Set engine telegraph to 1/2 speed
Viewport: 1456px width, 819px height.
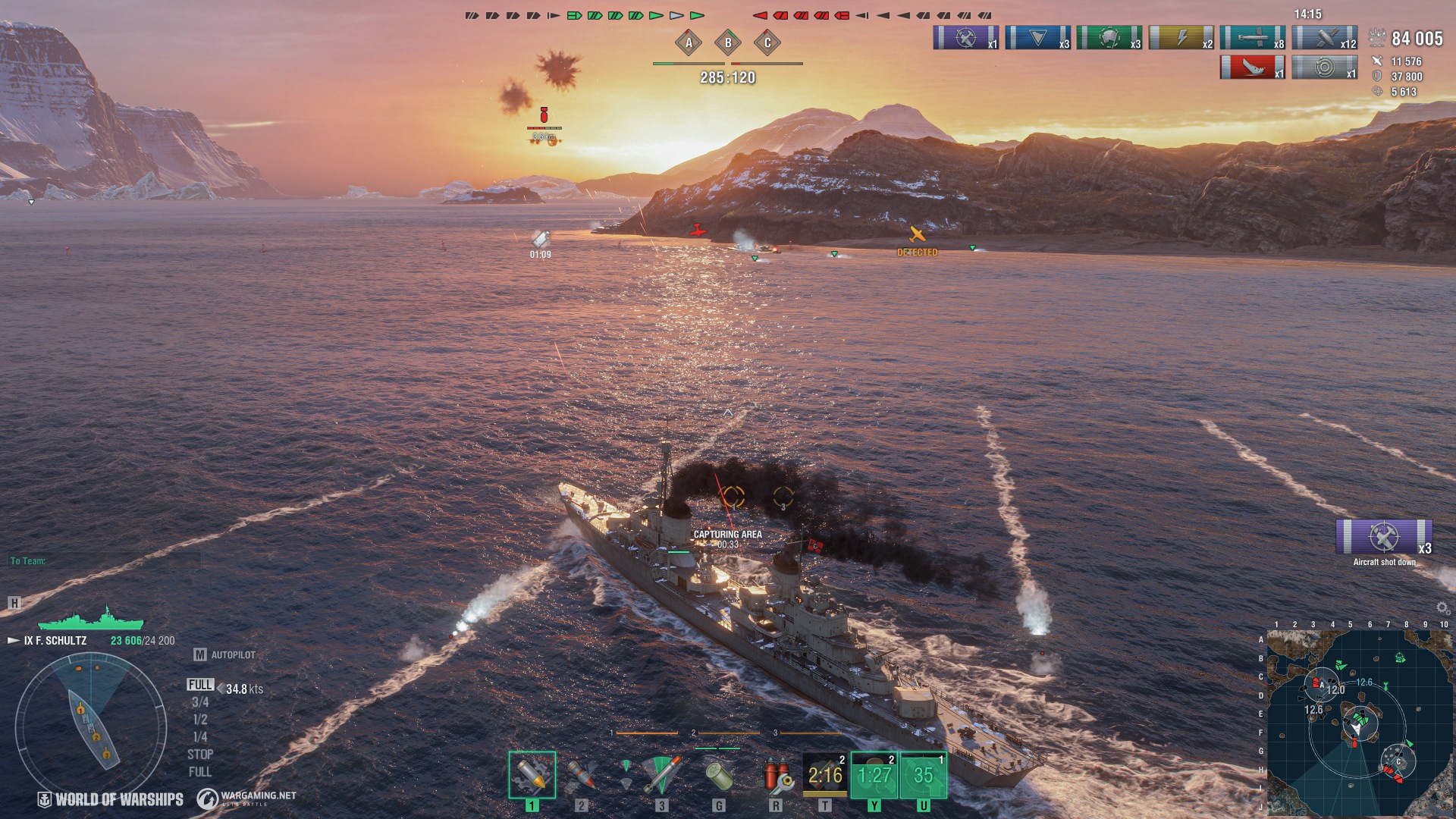pyautogui.click(x=200, y=720)
